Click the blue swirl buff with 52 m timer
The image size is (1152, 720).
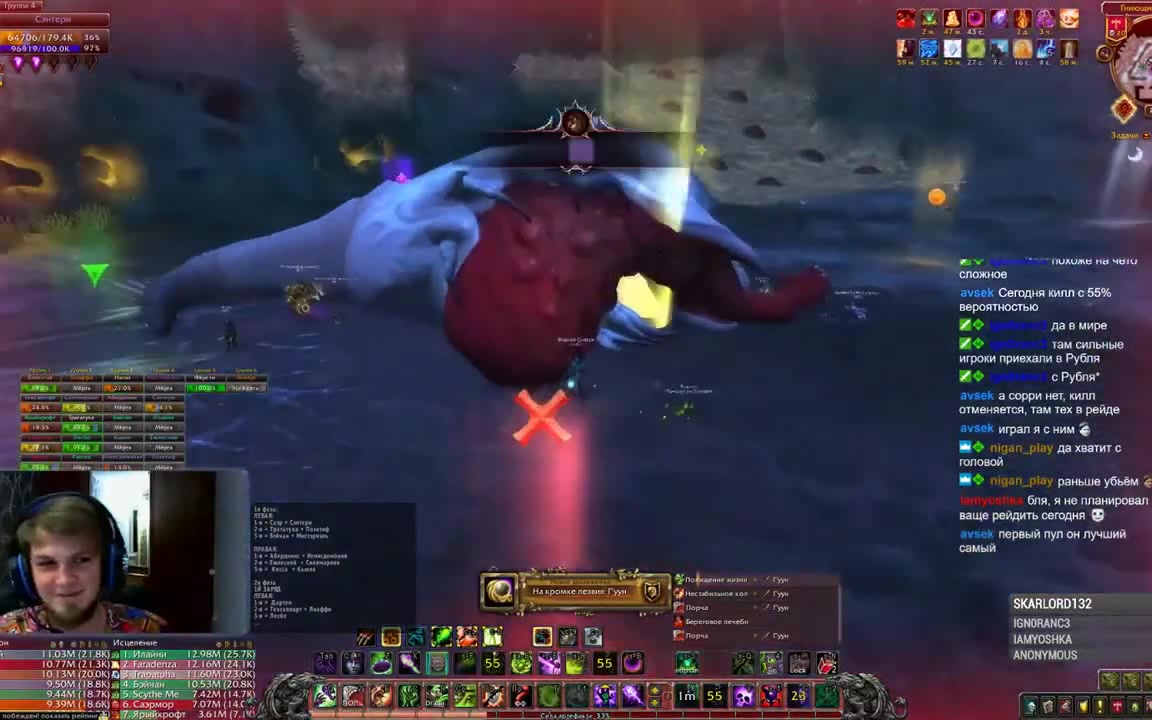(x=929, y=49)
